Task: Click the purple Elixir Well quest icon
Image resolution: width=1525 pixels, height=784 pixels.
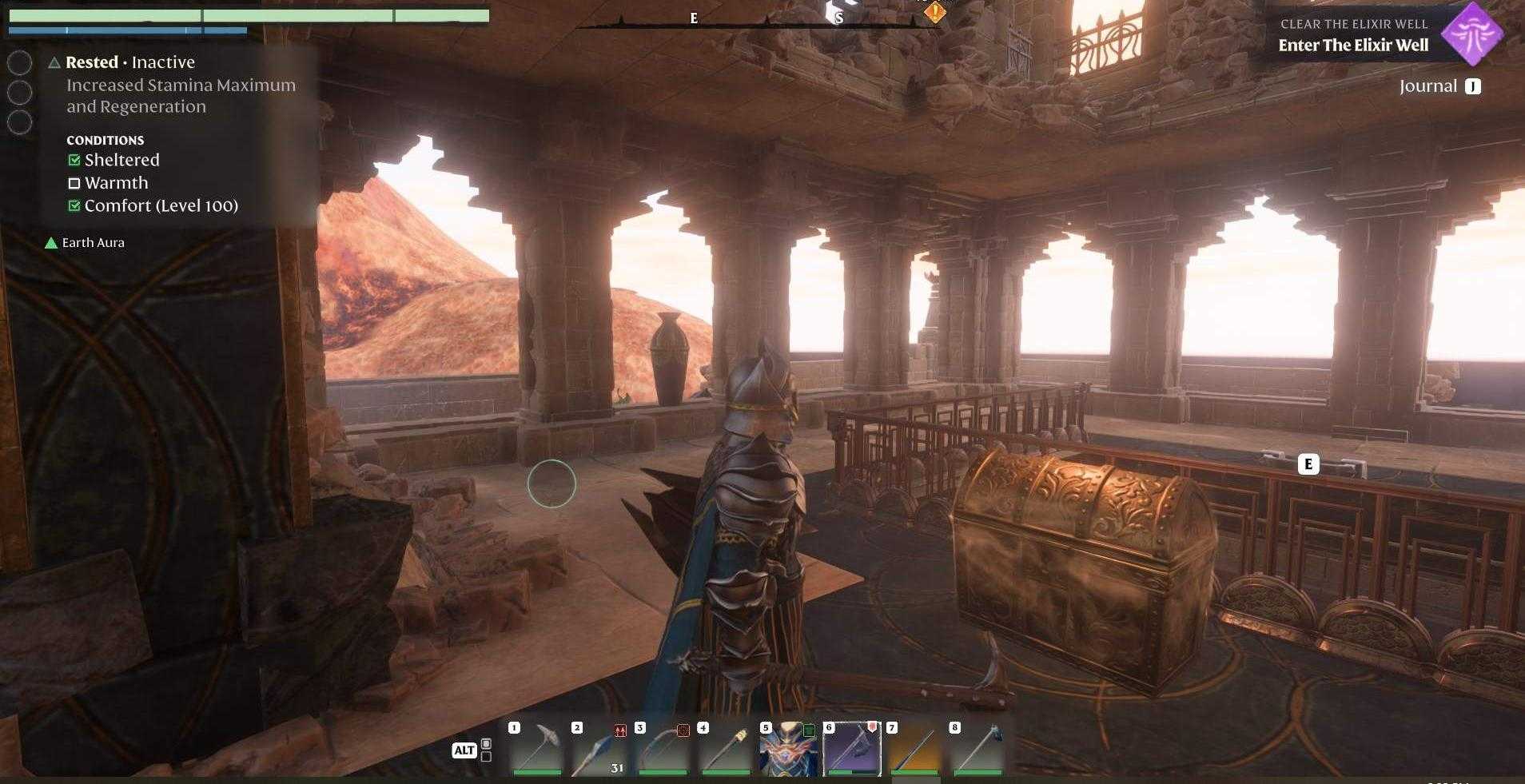Action: [x=1474, y=34]
